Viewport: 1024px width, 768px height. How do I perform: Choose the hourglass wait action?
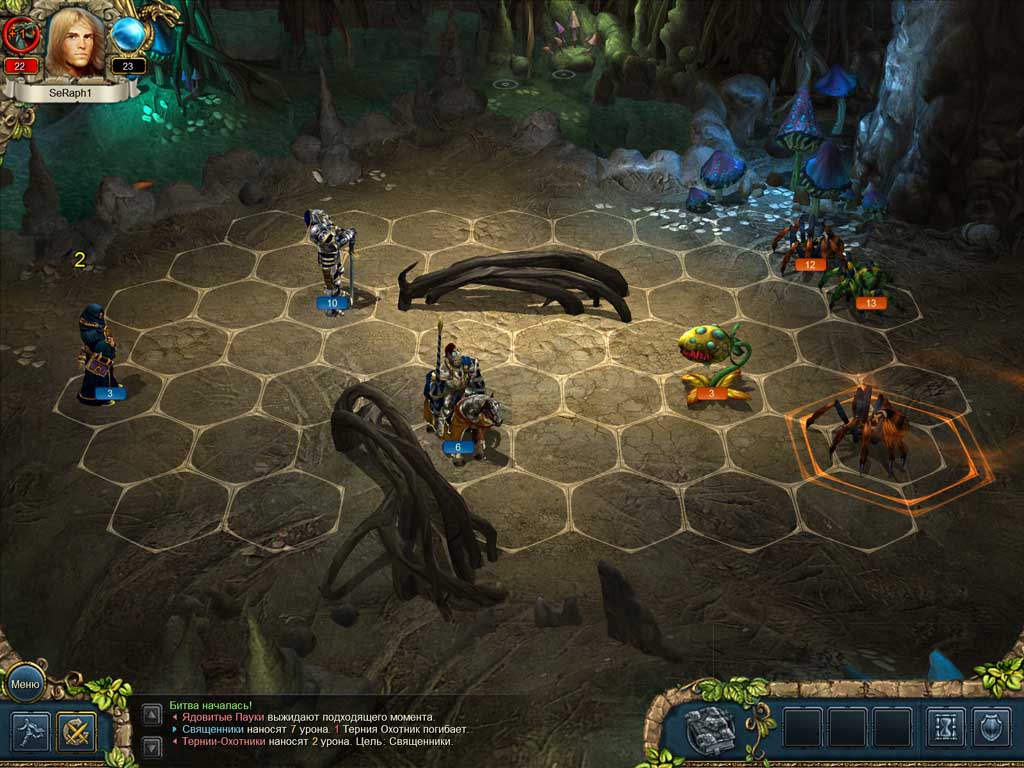click(x=945, y=728)
